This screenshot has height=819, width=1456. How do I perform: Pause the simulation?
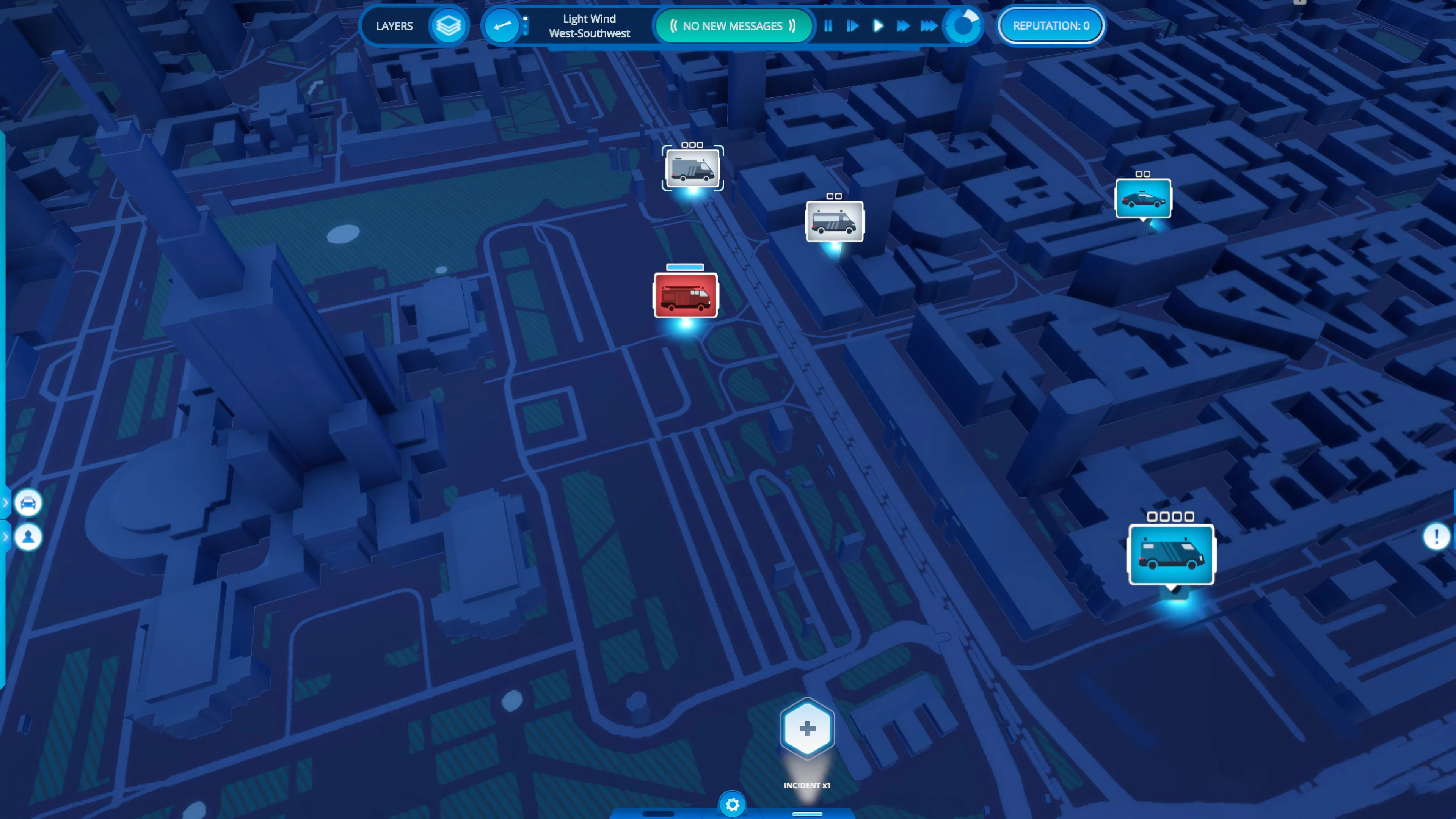tap(828, 26)
